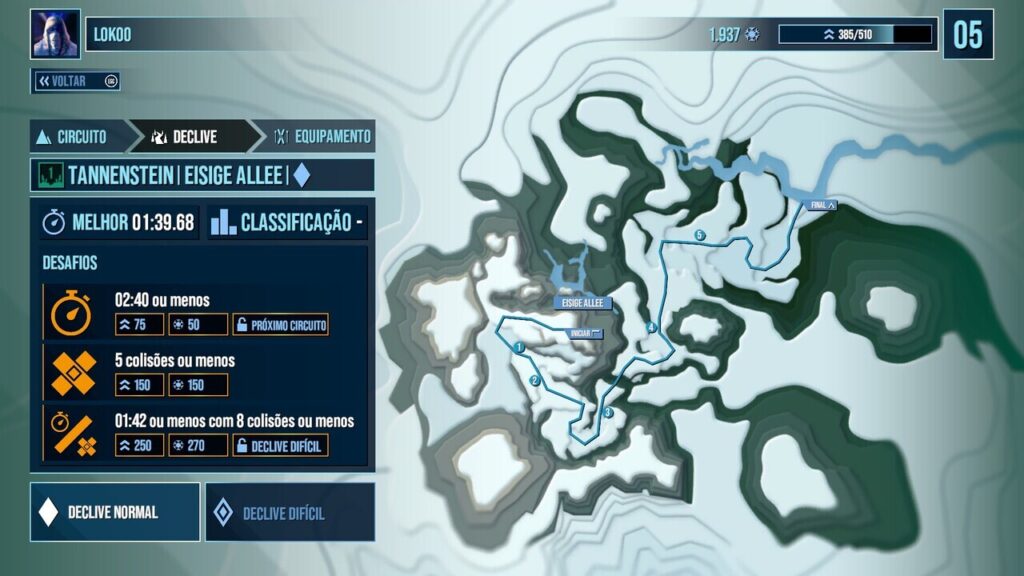Image resolution: width=1024 pixels, height=576 pixels.
Task: Select the 02:40 ou menos challenge
Action: tap(205, 311)
